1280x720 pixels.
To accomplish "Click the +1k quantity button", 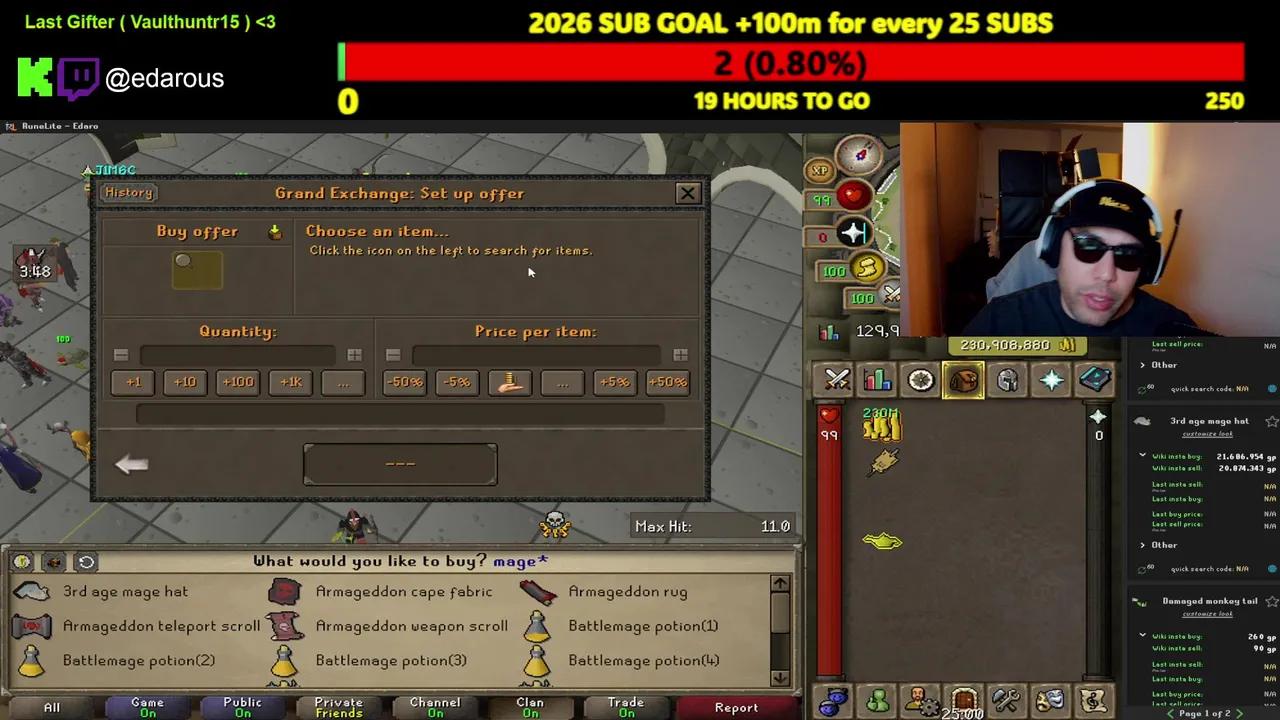I will pos(290,381).
